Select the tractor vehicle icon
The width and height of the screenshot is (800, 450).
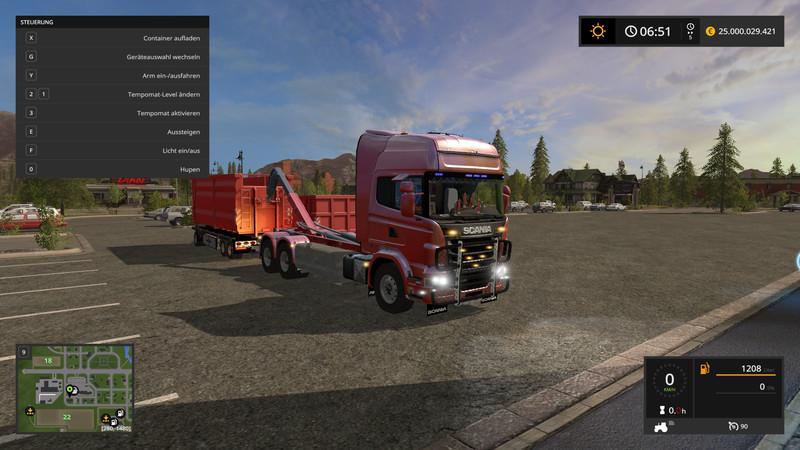point(662,425)
